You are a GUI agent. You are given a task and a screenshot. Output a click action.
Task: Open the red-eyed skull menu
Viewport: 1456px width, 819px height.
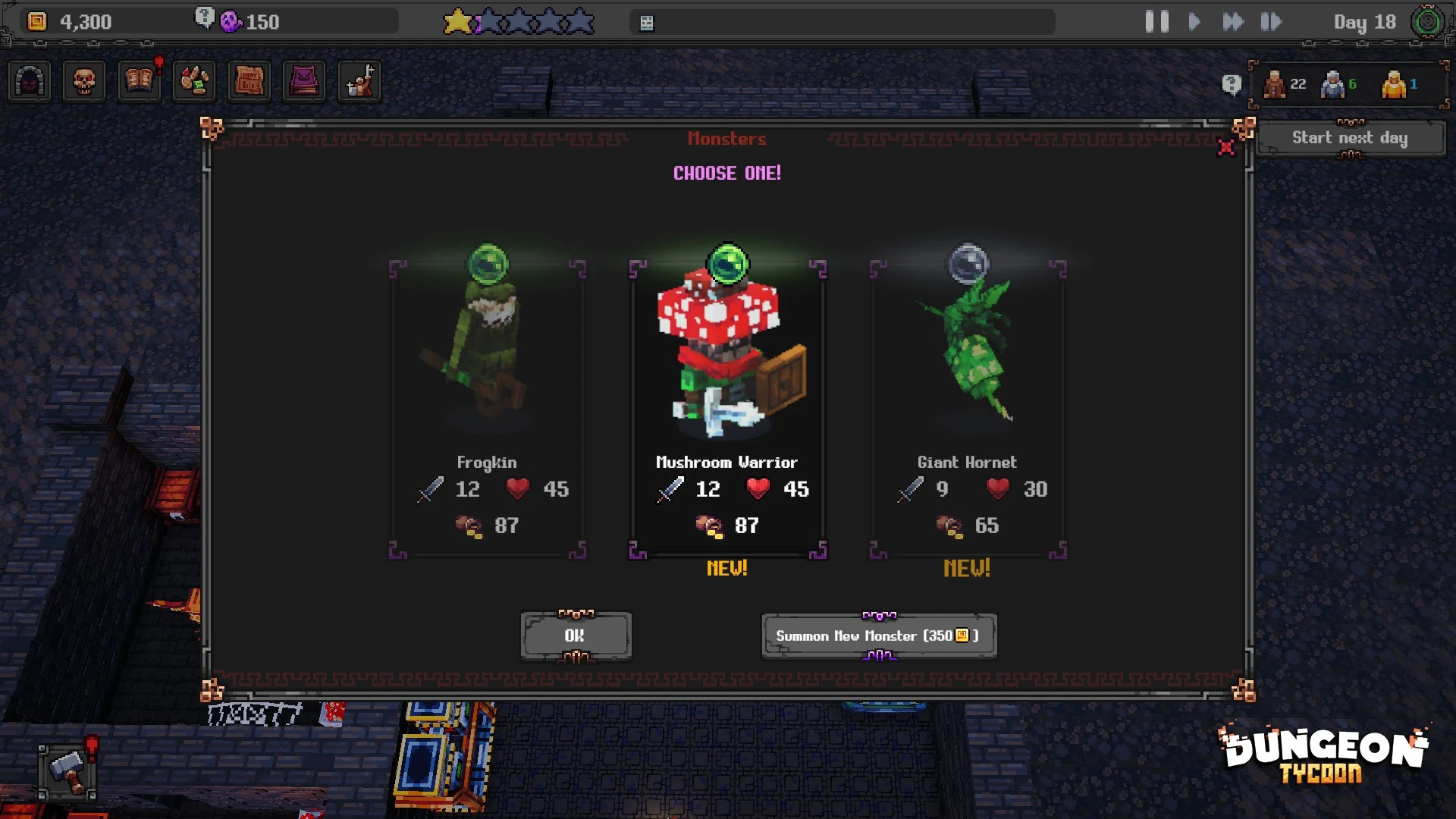(x=84, y=81)
